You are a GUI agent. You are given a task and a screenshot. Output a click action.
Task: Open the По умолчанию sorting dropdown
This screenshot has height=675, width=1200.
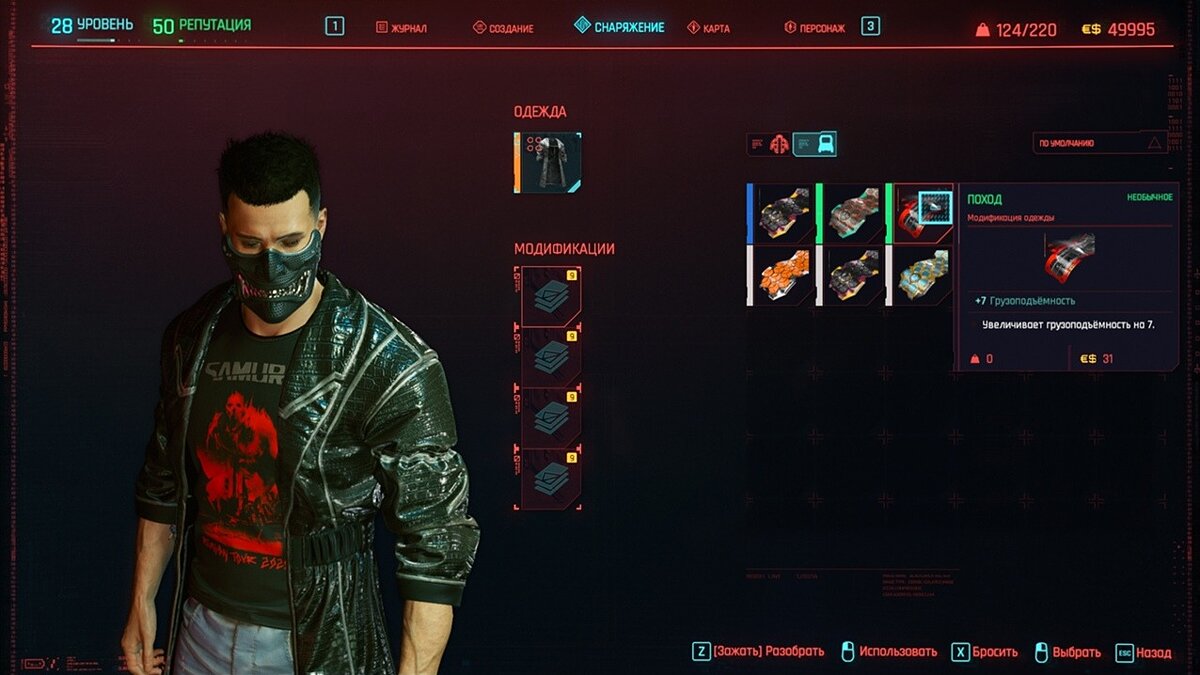click(1100, 143)
